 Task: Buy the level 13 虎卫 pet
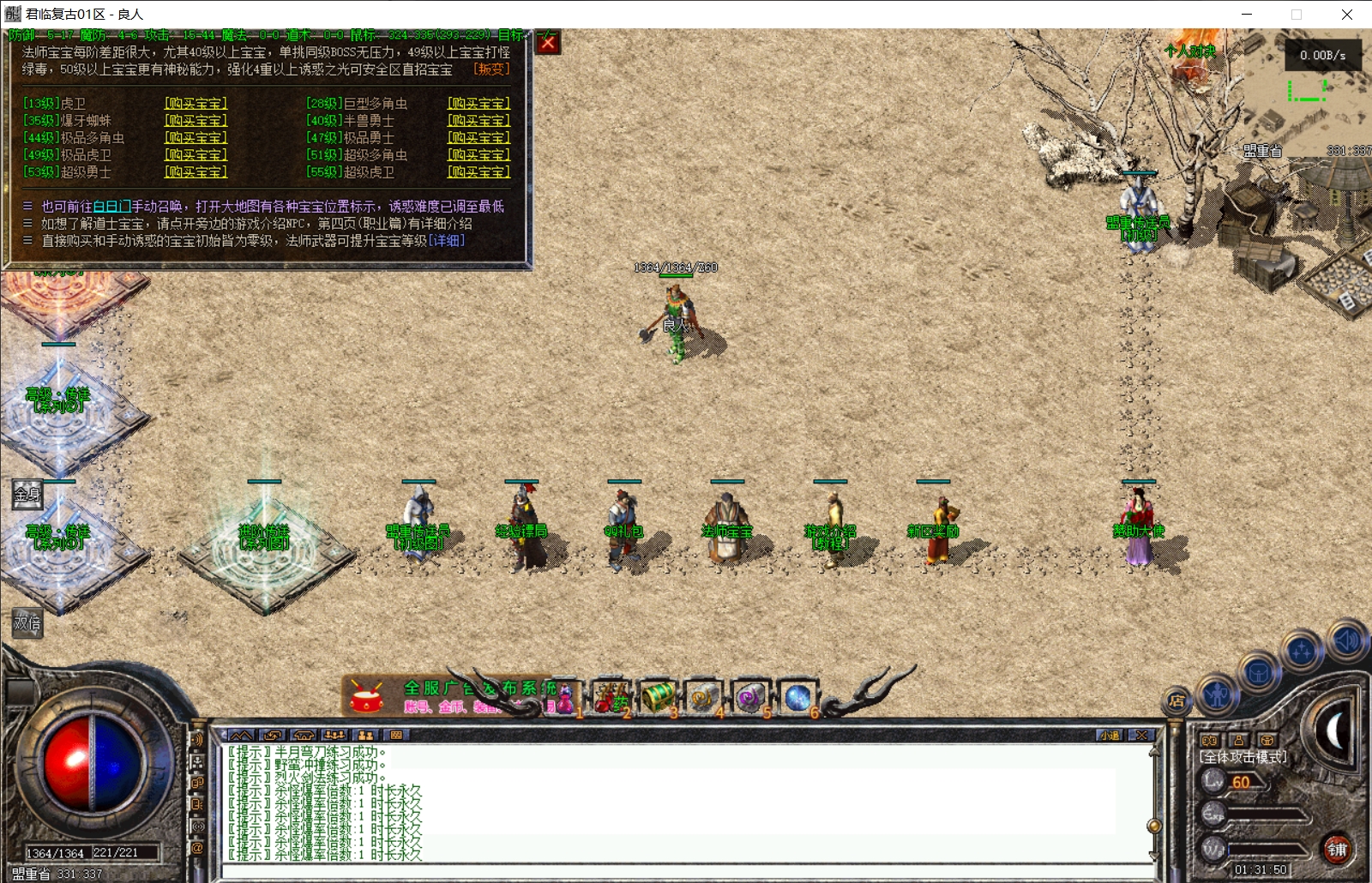coord(196,104)
